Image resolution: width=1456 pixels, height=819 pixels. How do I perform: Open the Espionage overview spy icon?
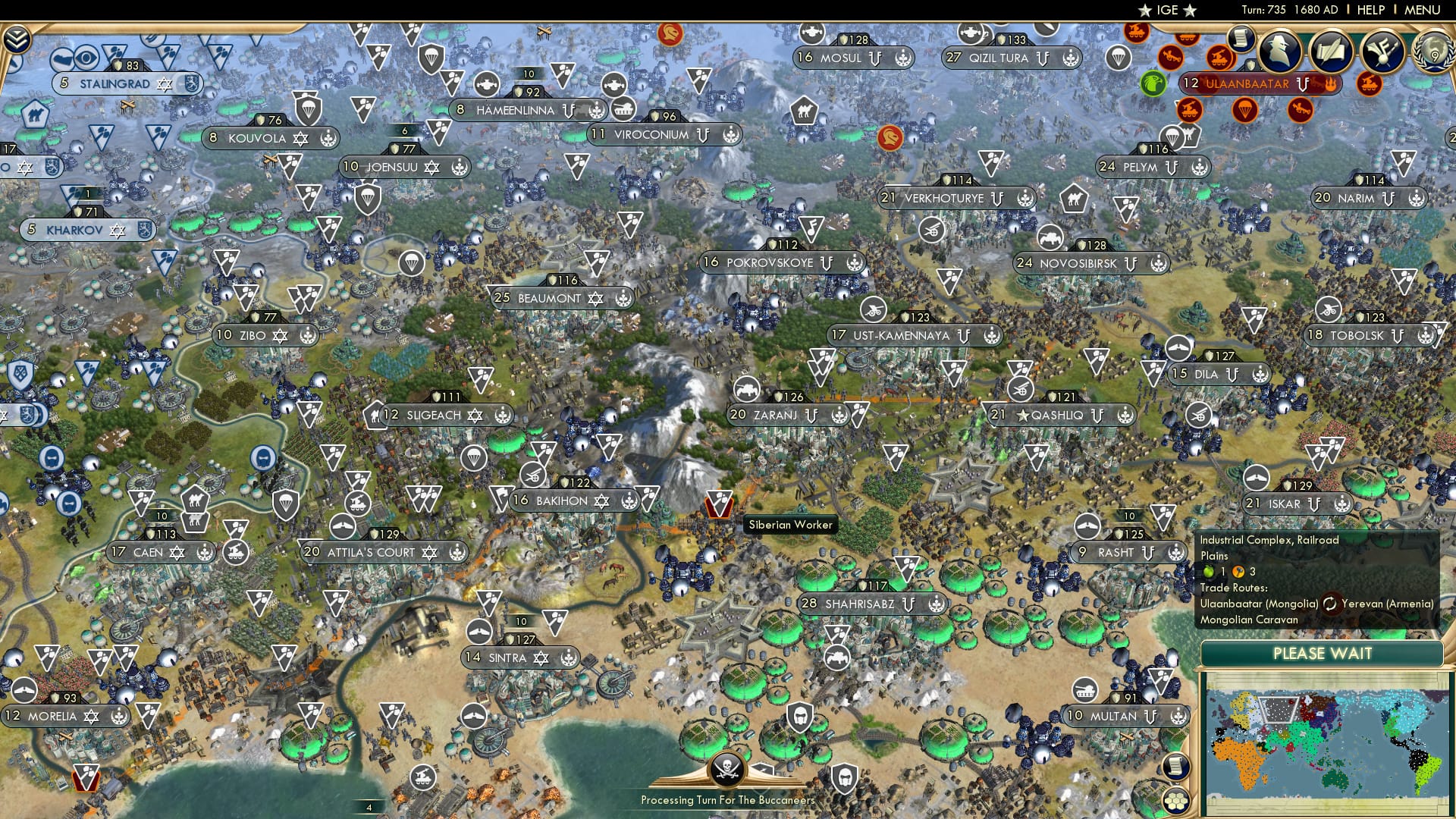coord(1279,52)
